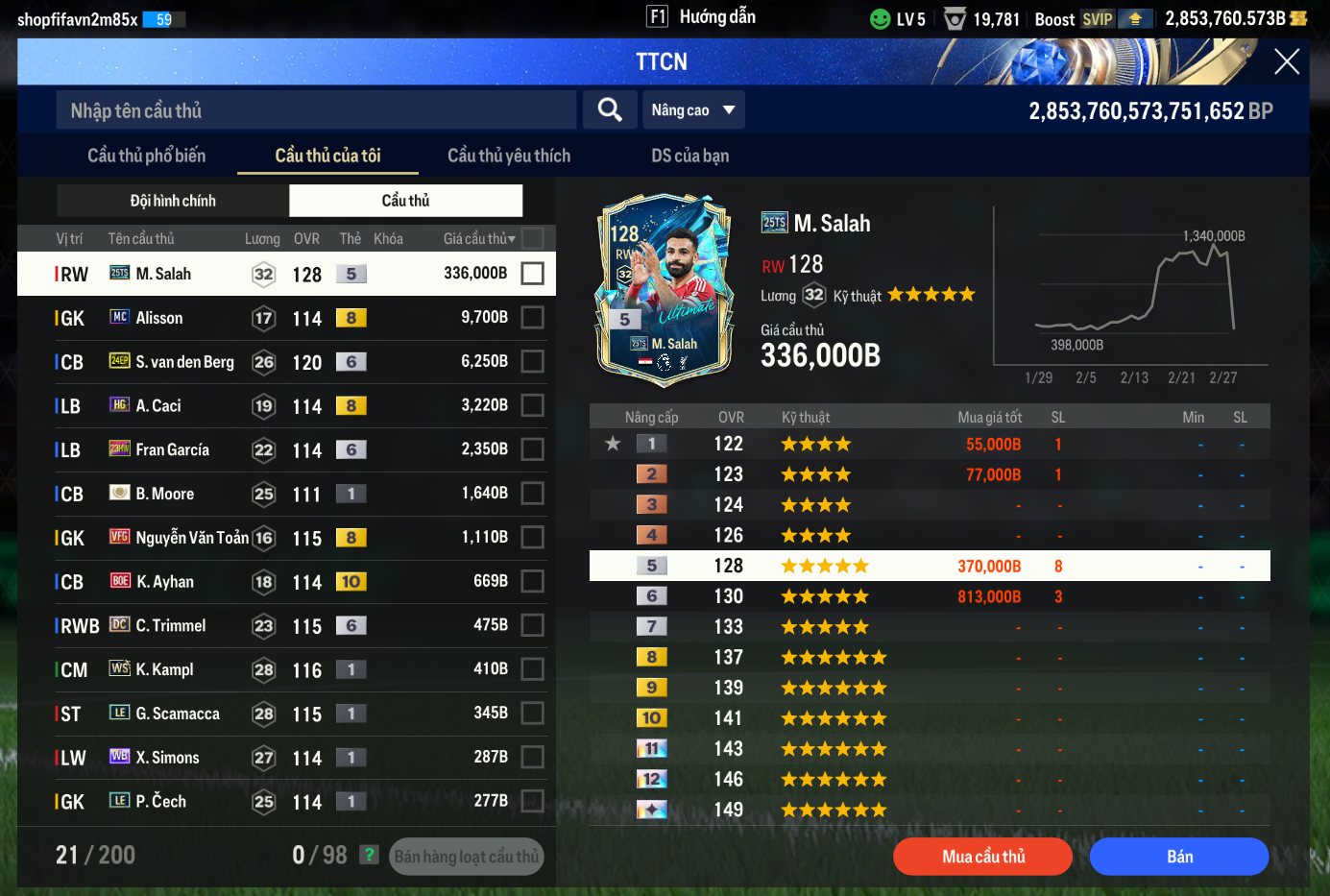Sort list by Giá cầu thủ header

pyautogui.click(x=478, y=239)
